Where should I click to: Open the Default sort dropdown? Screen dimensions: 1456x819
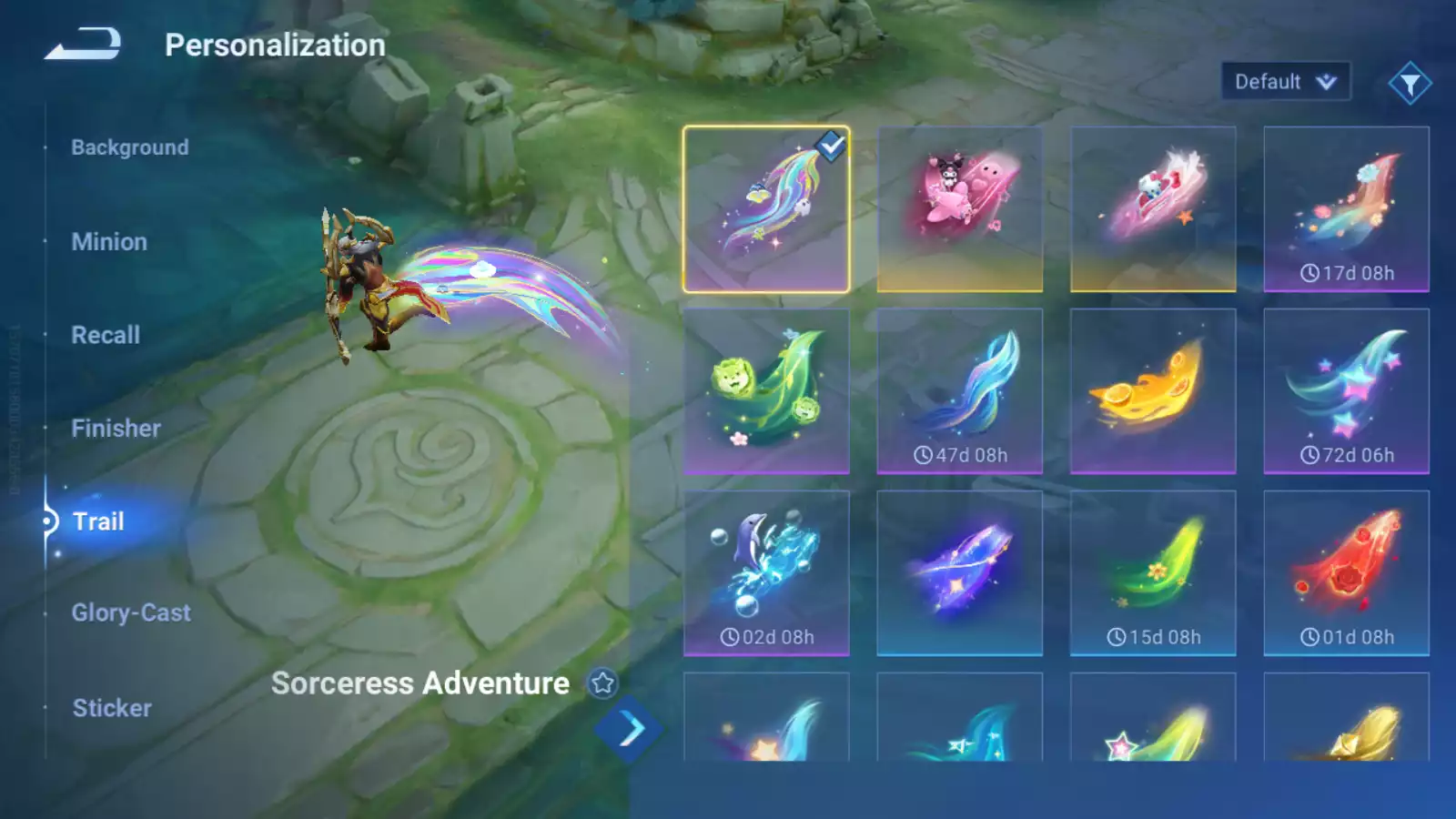click(x=1285, y=82)
